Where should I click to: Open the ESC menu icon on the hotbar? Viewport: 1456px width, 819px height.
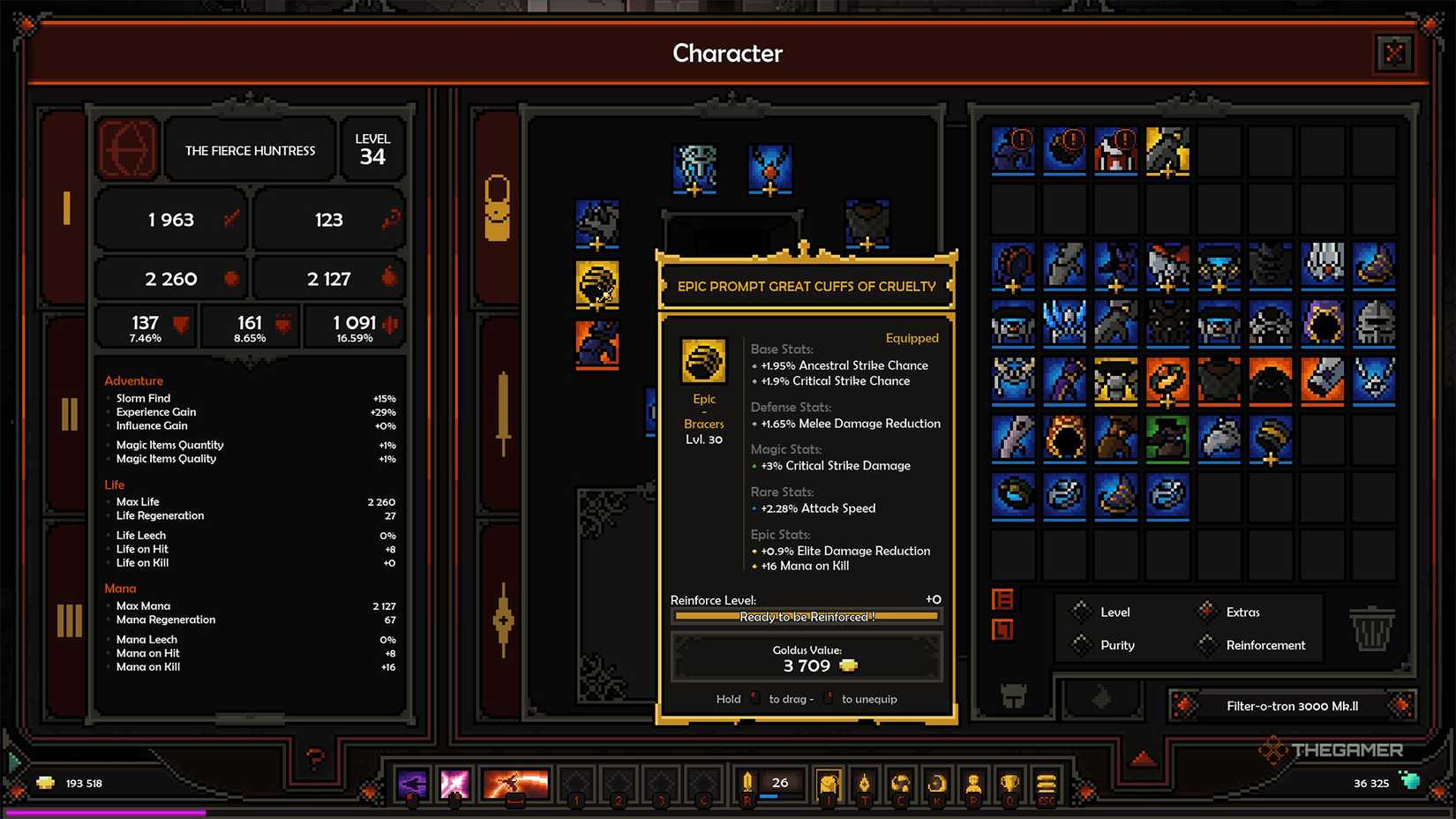pos(1047,783)
